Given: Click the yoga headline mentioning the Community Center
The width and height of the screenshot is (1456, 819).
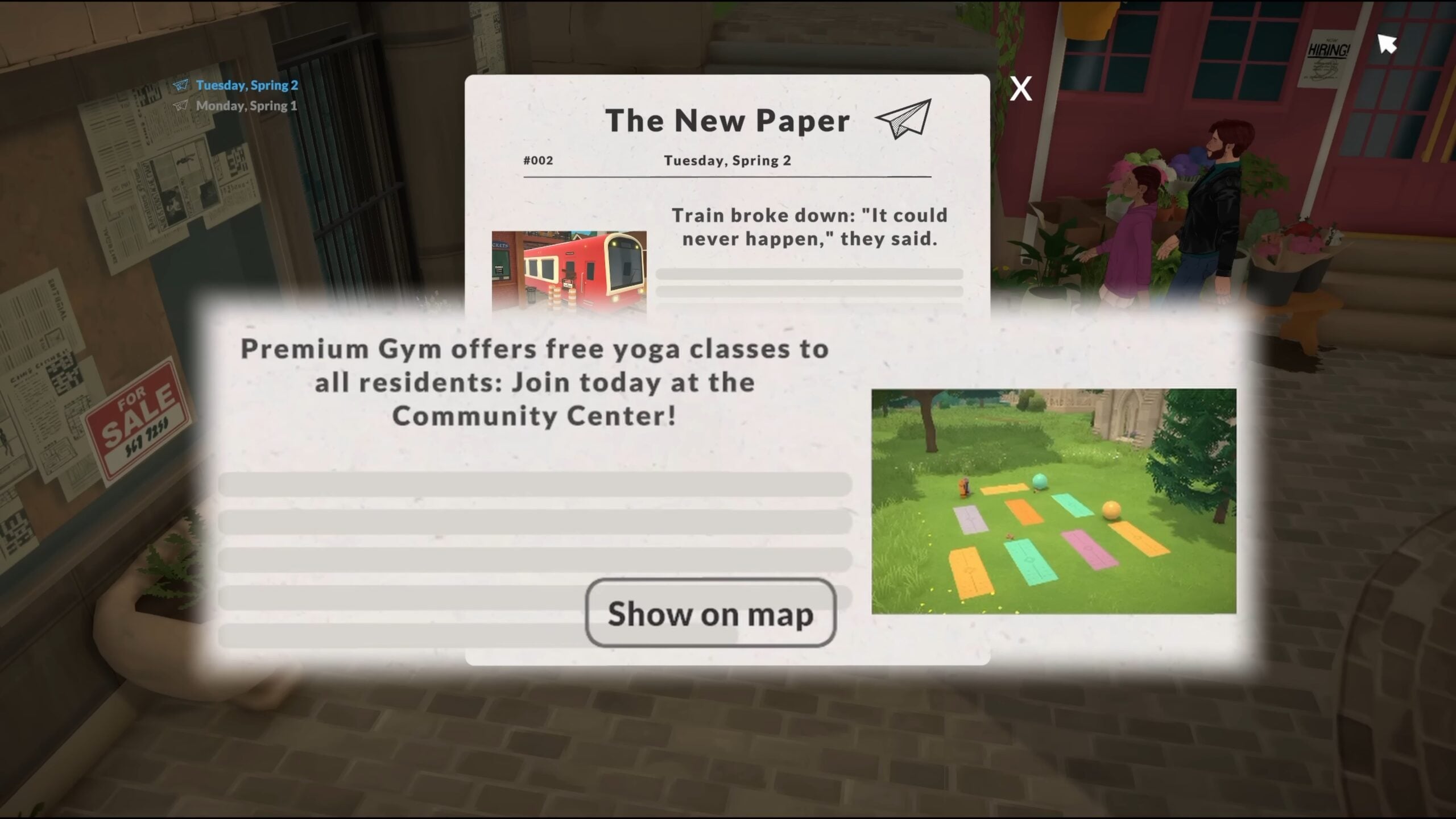Looking at the screenshot, I should [x=535, y=382].
